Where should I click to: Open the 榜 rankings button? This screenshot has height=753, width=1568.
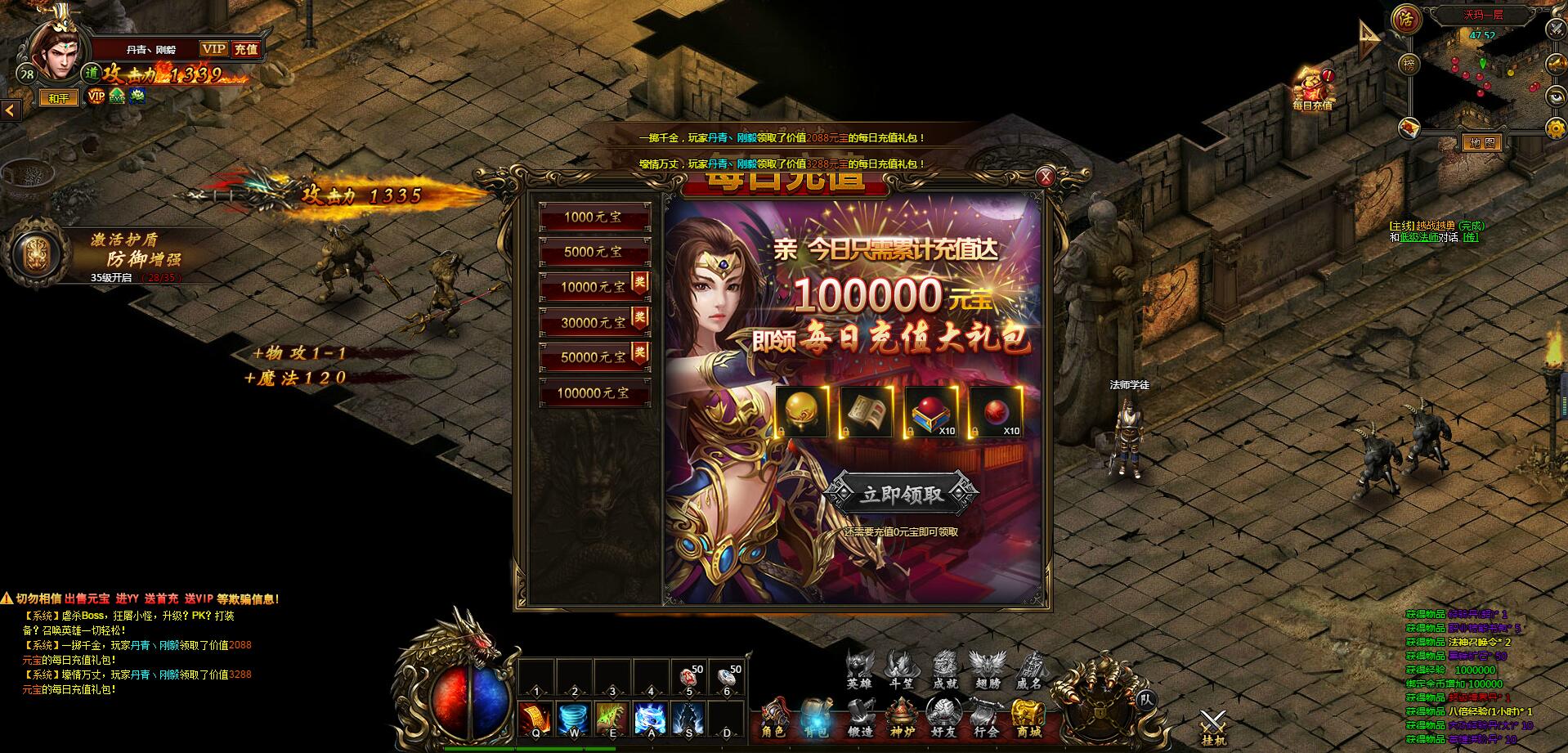(1408, 64)
